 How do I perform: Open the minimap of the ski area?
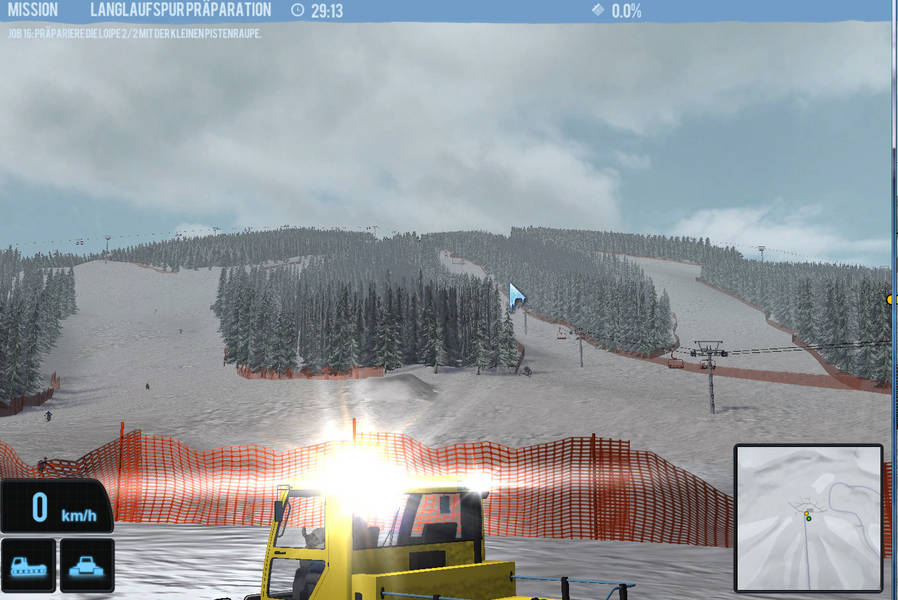click(x=808, y=517)
